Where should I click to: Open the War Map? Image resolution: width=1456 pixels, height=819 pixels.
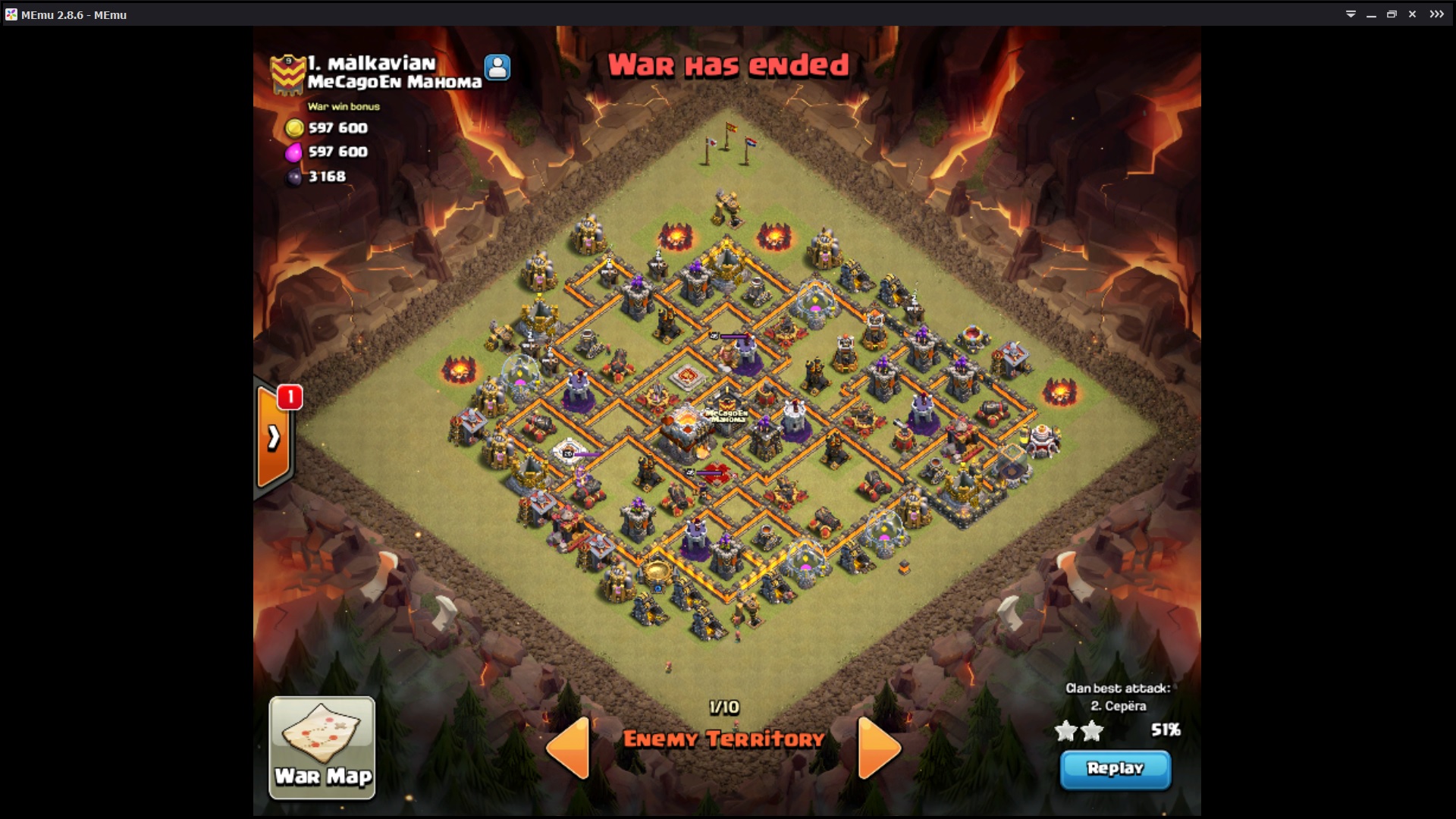point(322,747)
